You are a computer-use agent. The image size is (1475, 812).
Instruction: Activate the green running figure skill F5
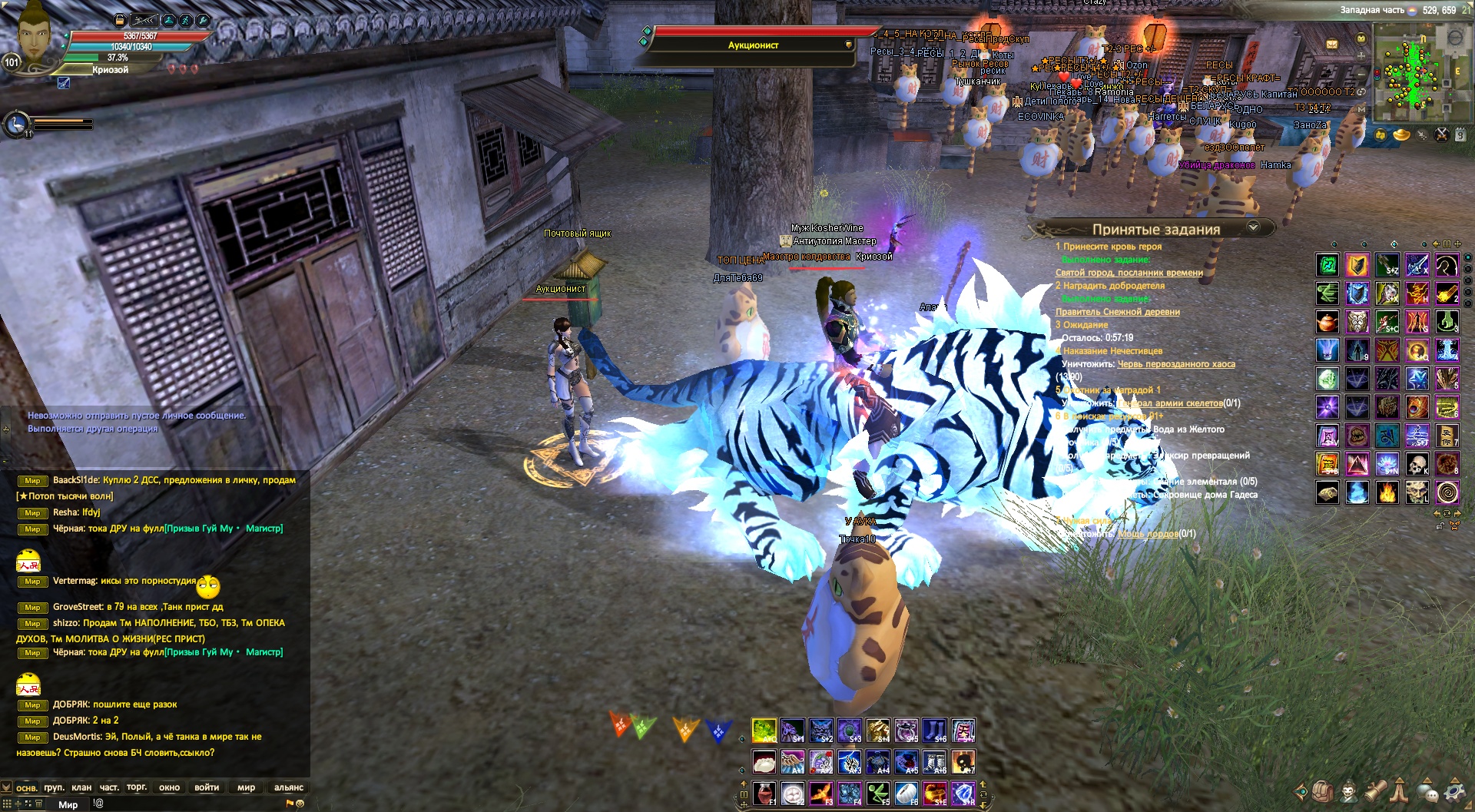pos(878,792)
